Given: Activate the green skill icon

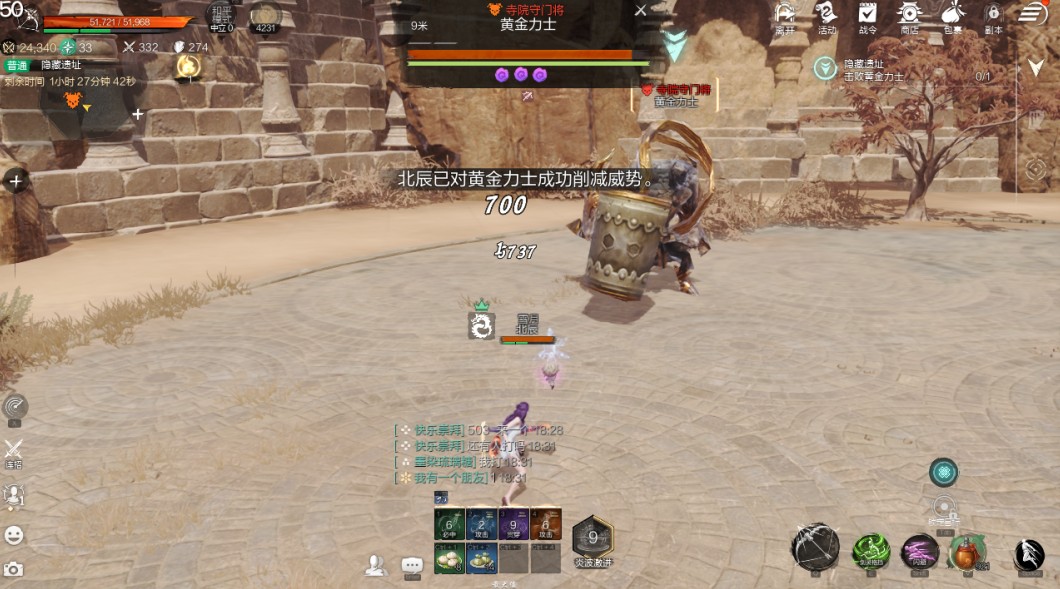Looking at the screenshot, I should pyautogui.click(x=871, y=551).
